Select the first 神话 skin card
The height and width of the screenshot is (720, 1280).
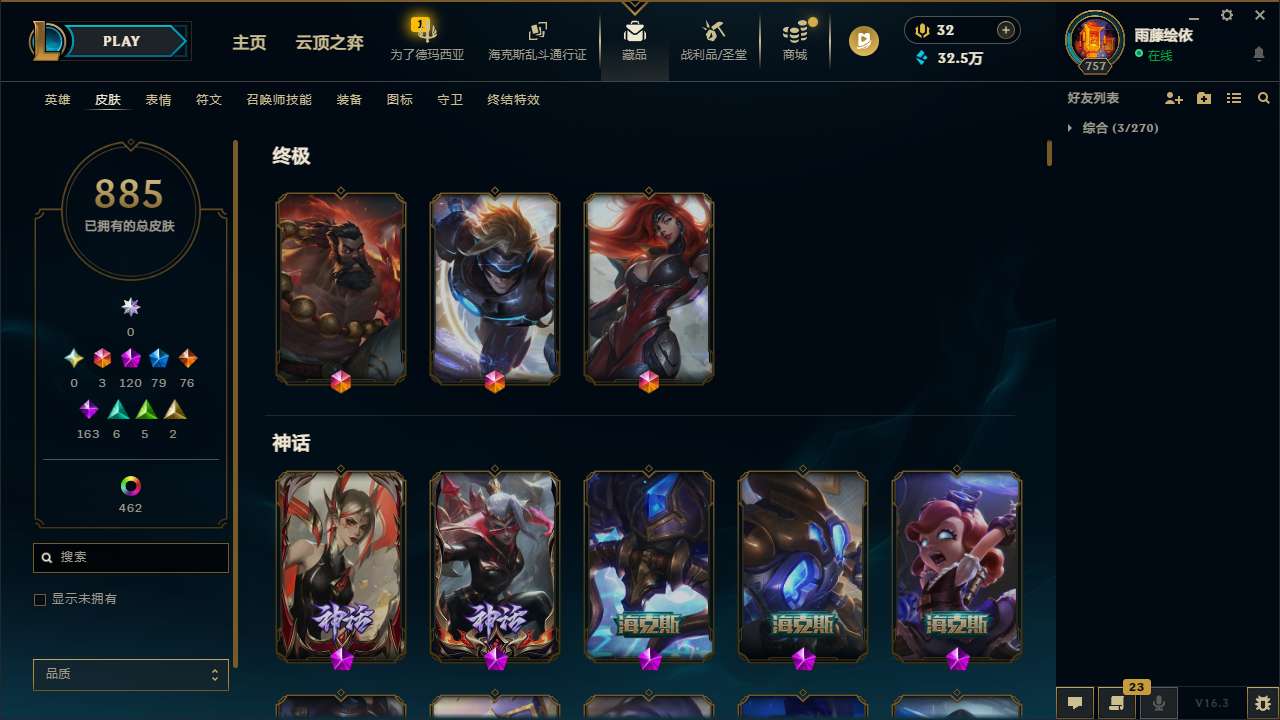coord(341,566)
